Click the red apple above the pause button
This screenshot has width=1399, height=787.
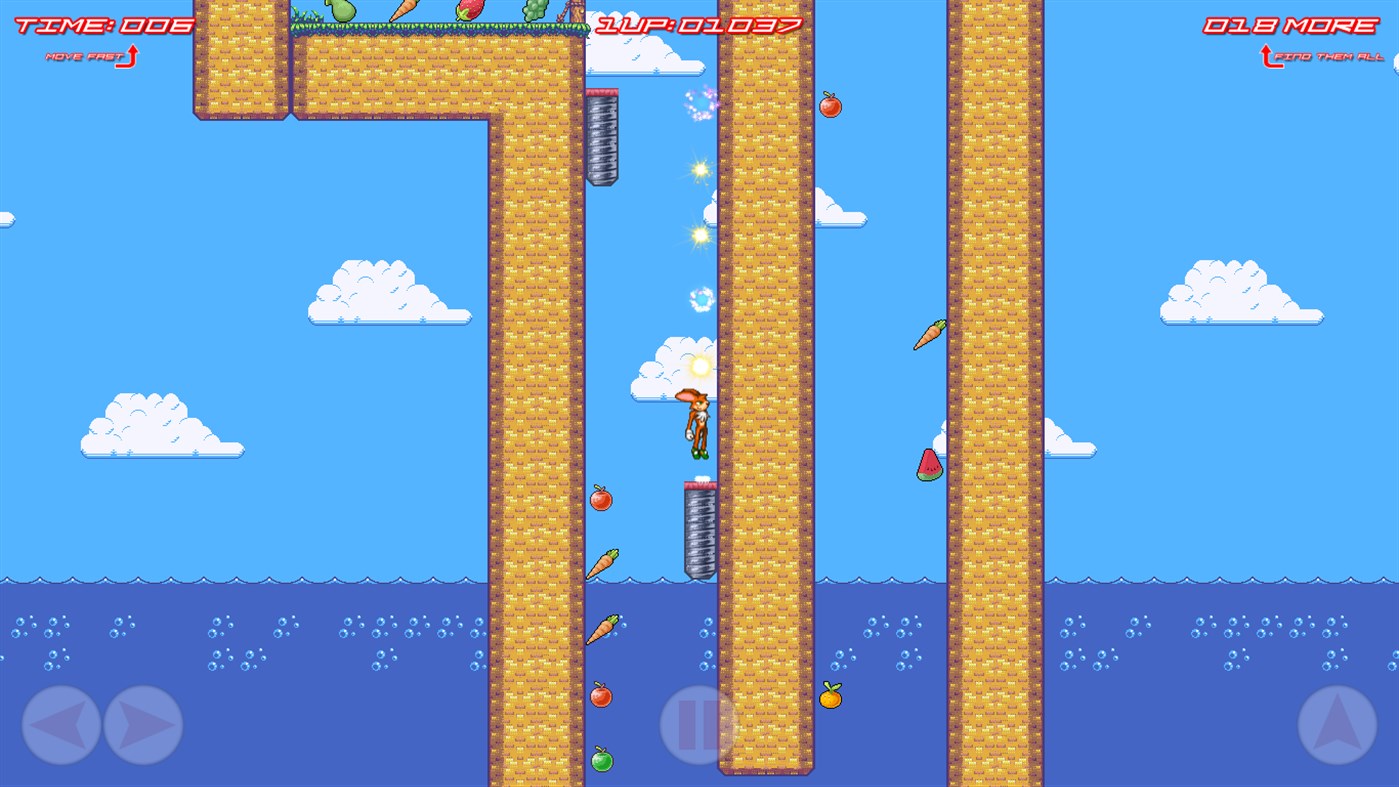(600, 695)
